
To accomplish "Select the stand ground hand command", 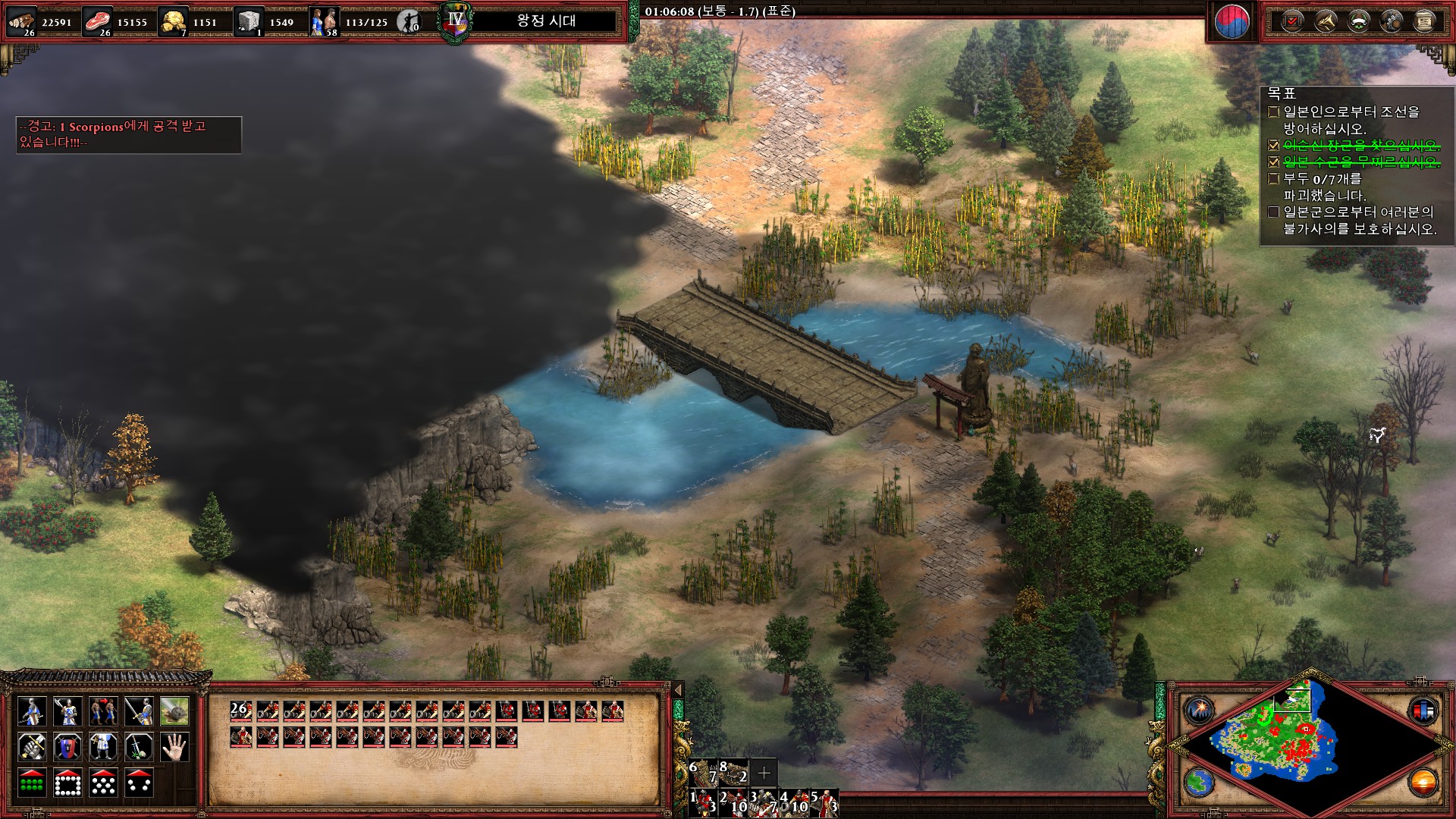I will click(x=175, y=747).
